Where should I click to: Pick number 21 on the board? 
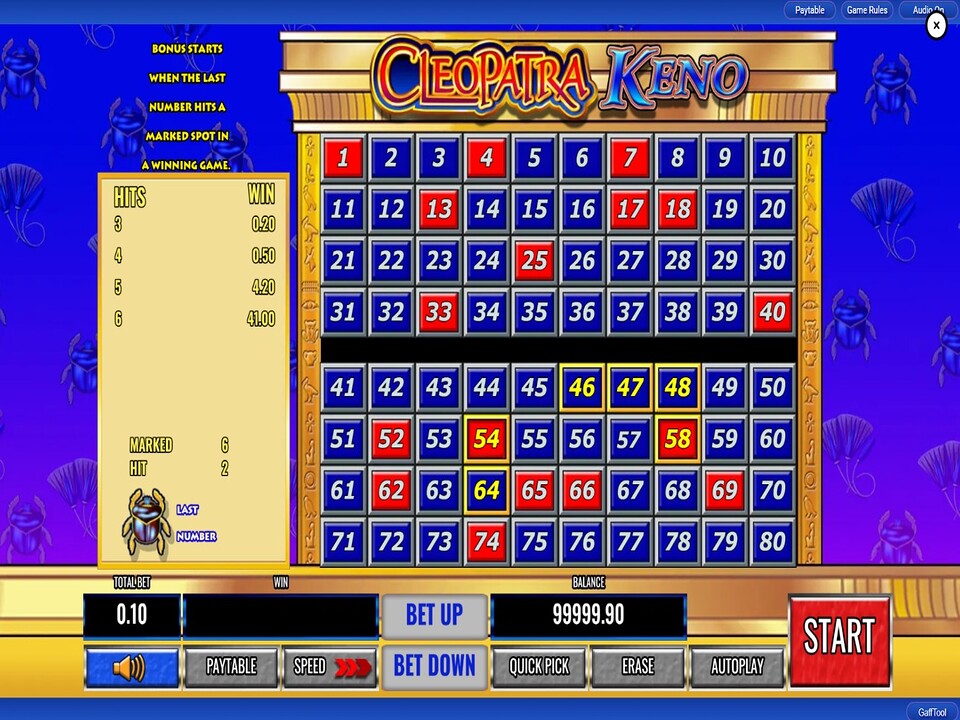coord(343,261)
